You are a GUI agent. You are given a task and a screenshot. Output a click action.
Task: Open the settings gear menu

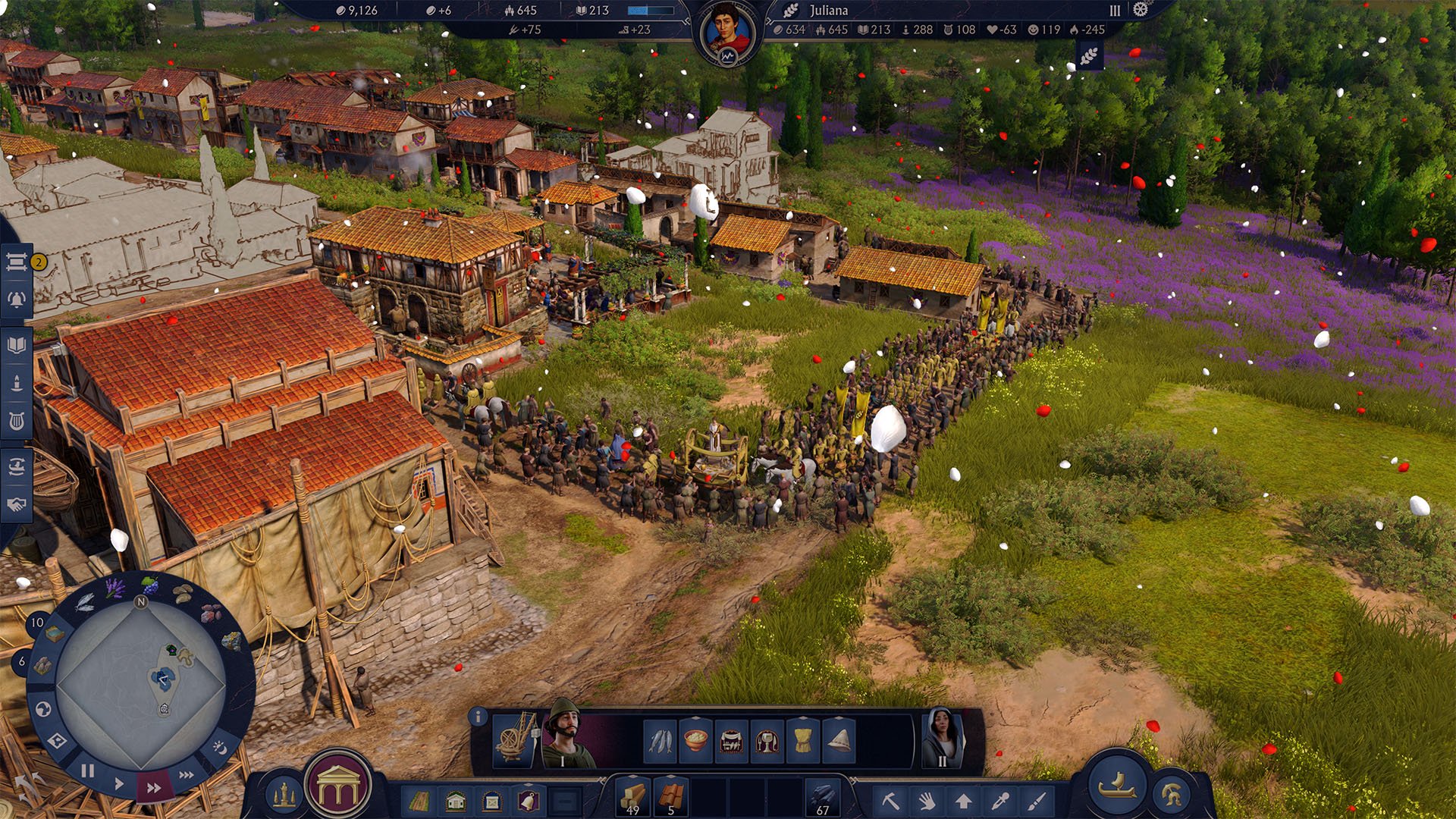coord(1141,10)
